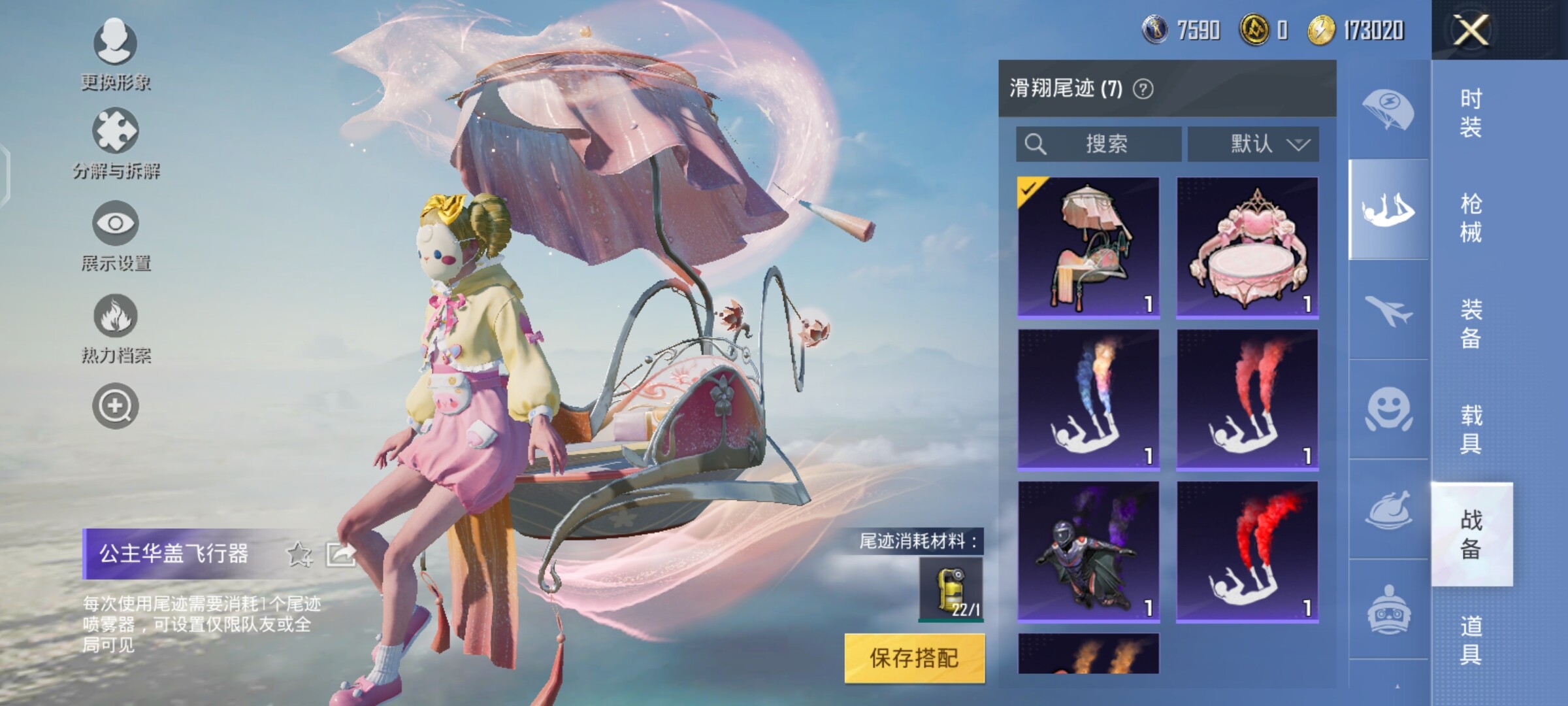Choose the blue and orange smoke trail
The image size is (1568, 706).
[x=1088, y=399]
